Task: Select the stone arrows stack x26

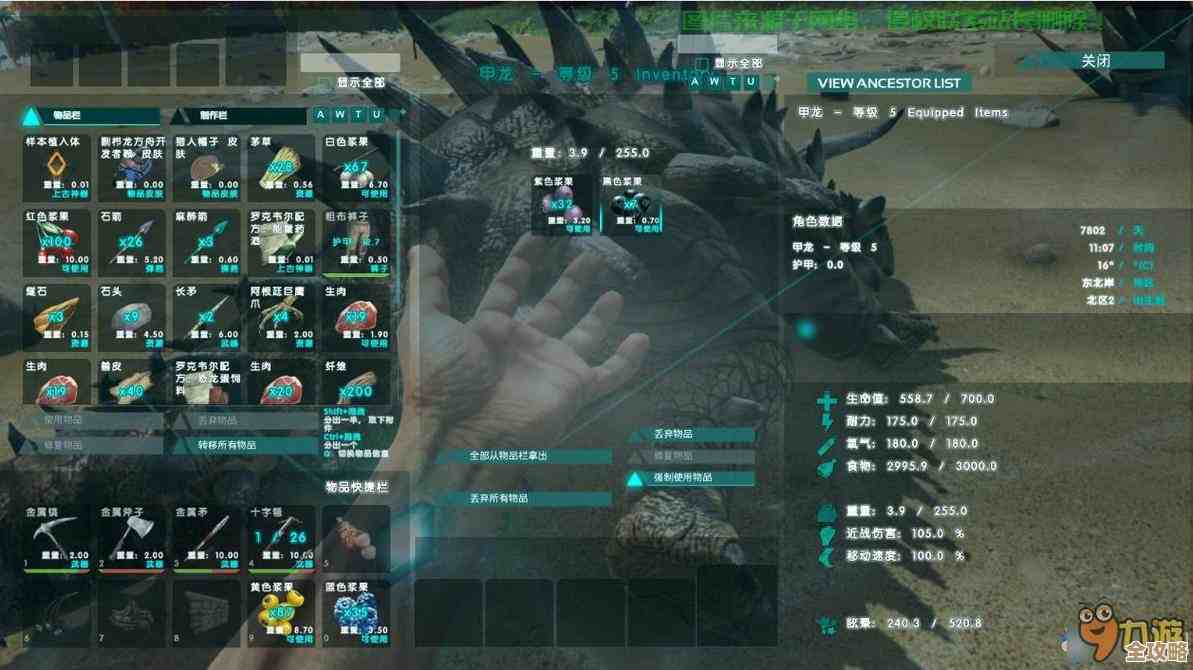Action: 130,241
